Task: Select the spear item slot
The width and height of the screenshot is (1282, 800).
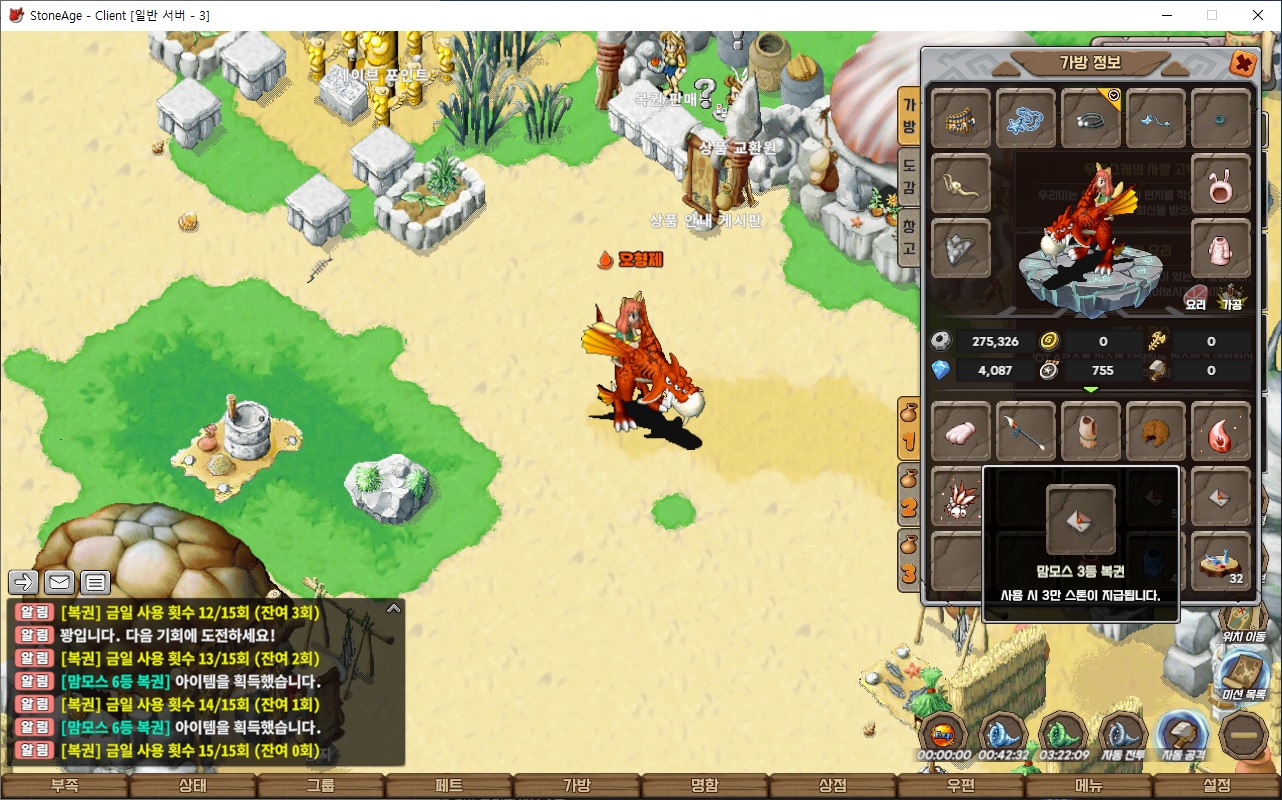Action: coord(1026,432)
